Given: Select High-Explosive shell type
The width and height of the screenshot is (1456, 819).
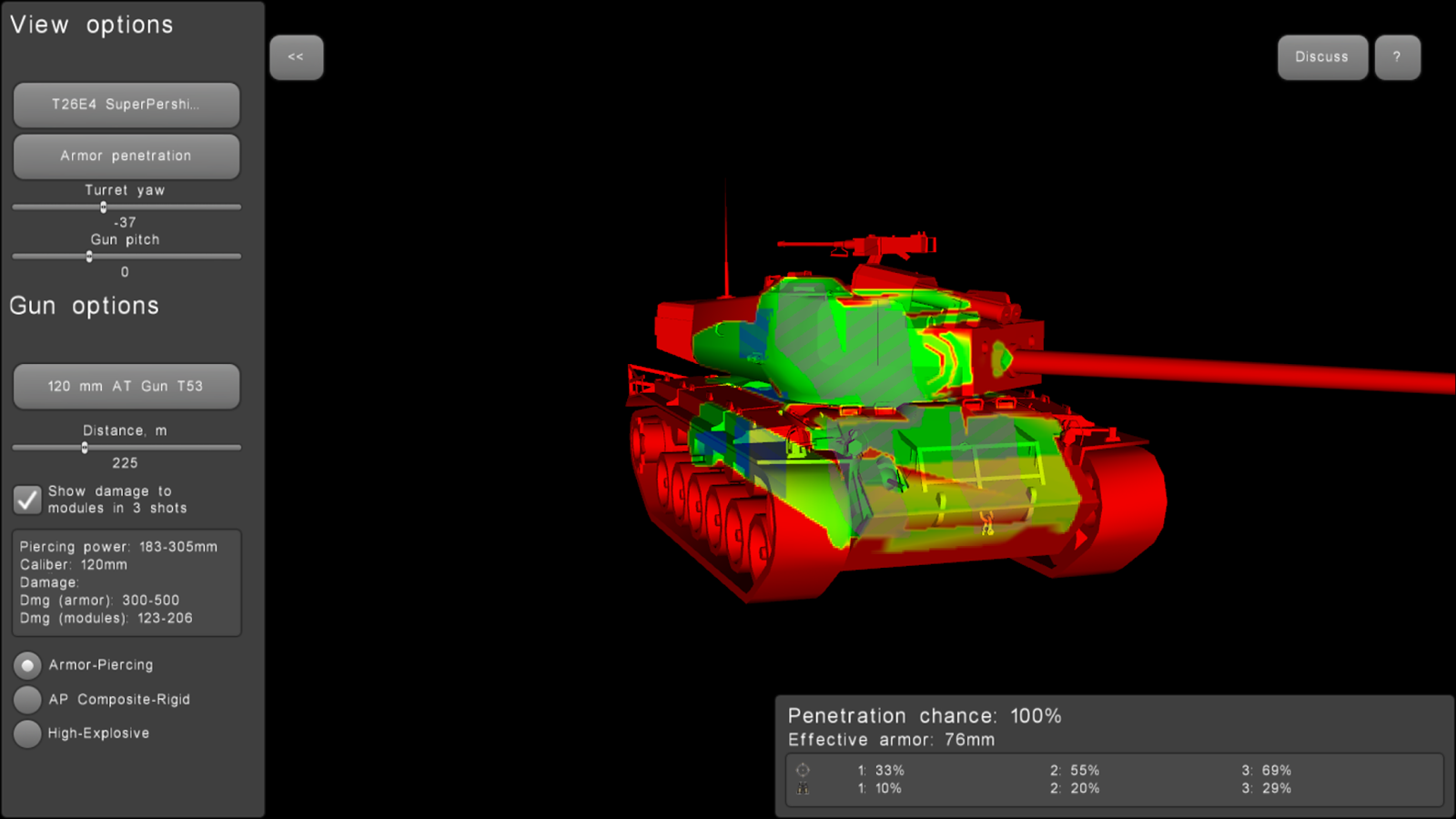Looking at the screenshot, I should (28, 733).
